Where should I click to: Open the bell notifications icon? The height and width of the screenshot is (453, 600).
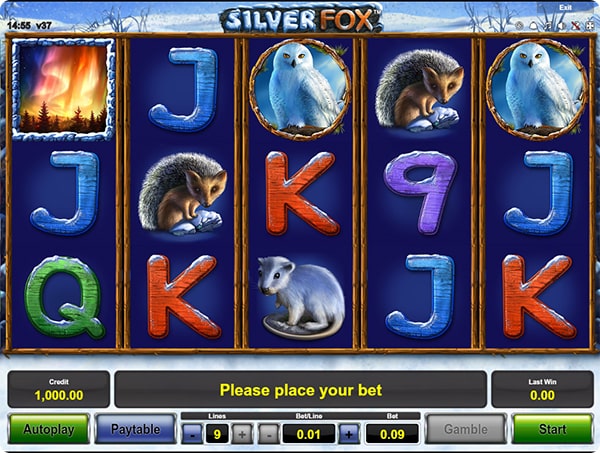click(534, 26)
